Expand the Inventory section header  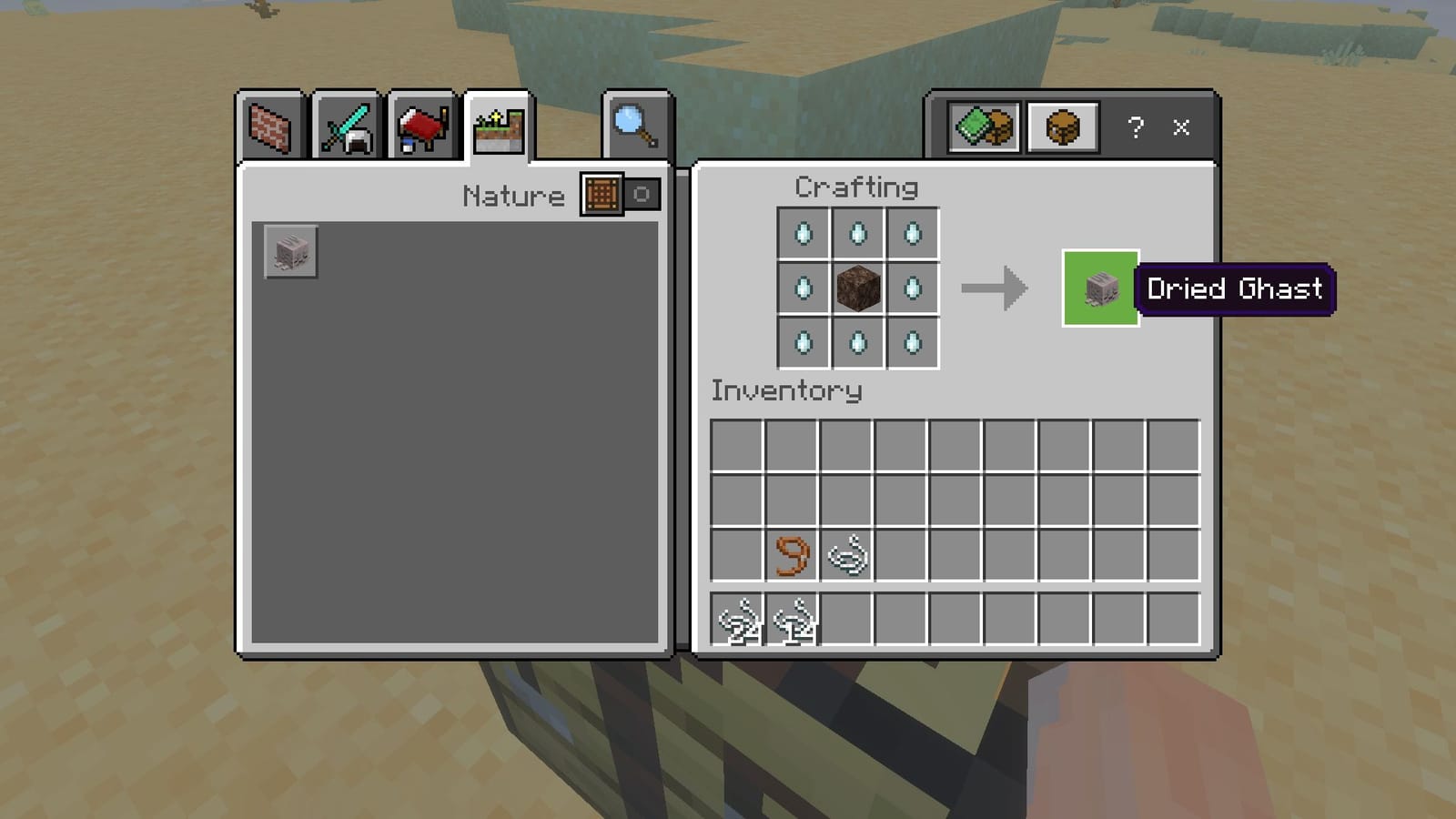pos(786,391)
